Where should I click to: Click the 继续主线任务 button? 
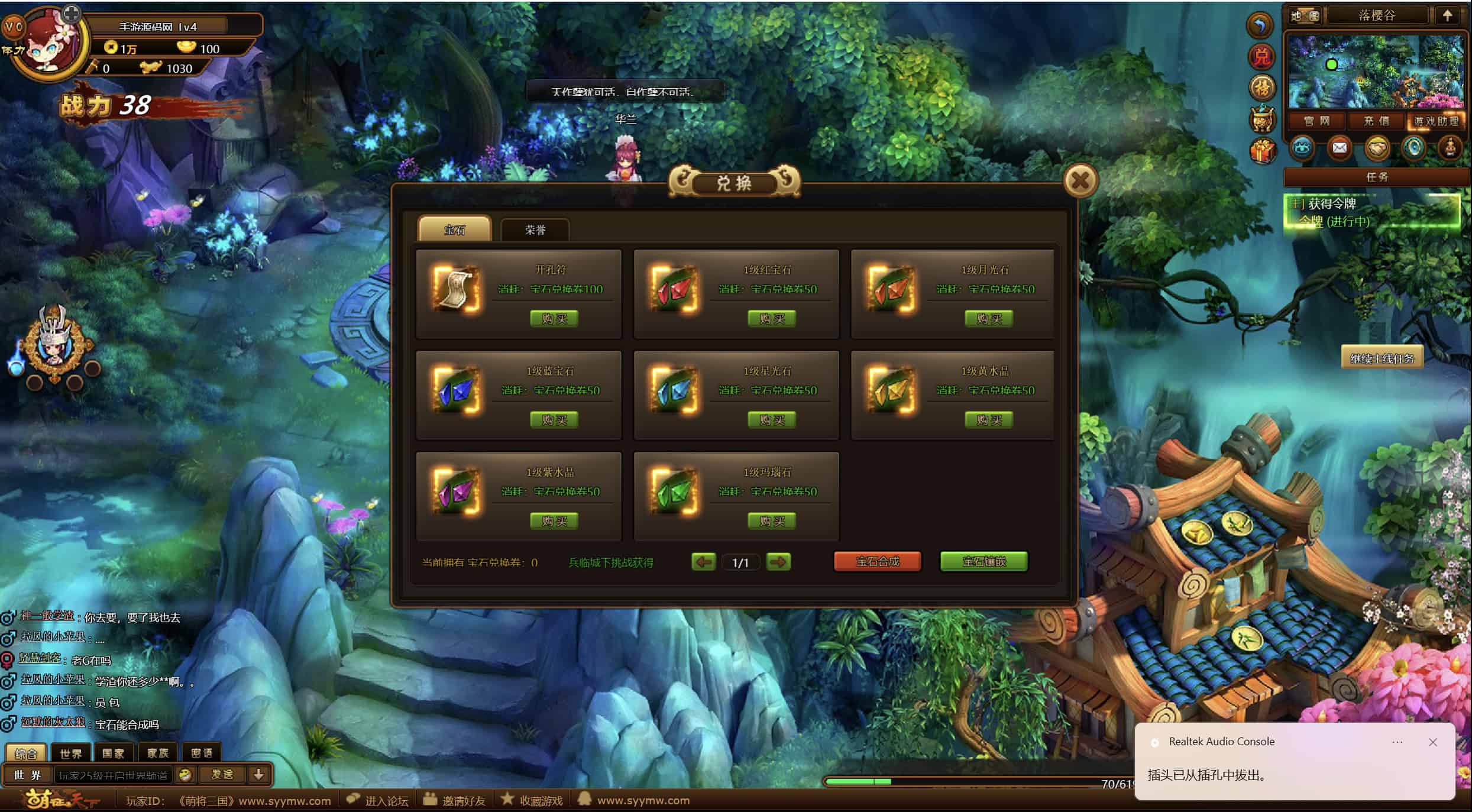pyautogui.click(x=1382, y=358)
